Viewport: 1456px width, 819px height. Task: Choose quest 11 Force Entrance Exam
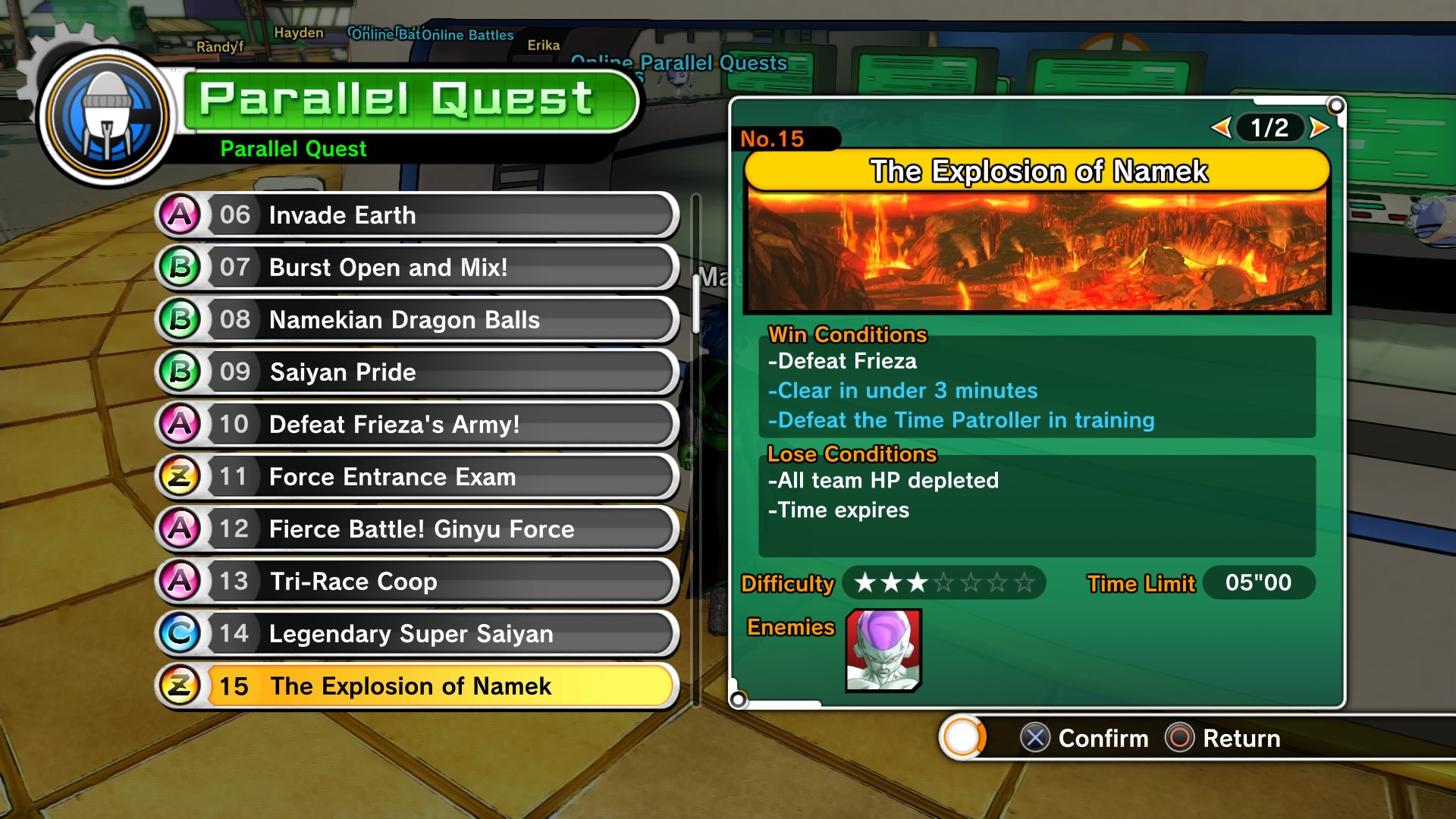point(417,477)
